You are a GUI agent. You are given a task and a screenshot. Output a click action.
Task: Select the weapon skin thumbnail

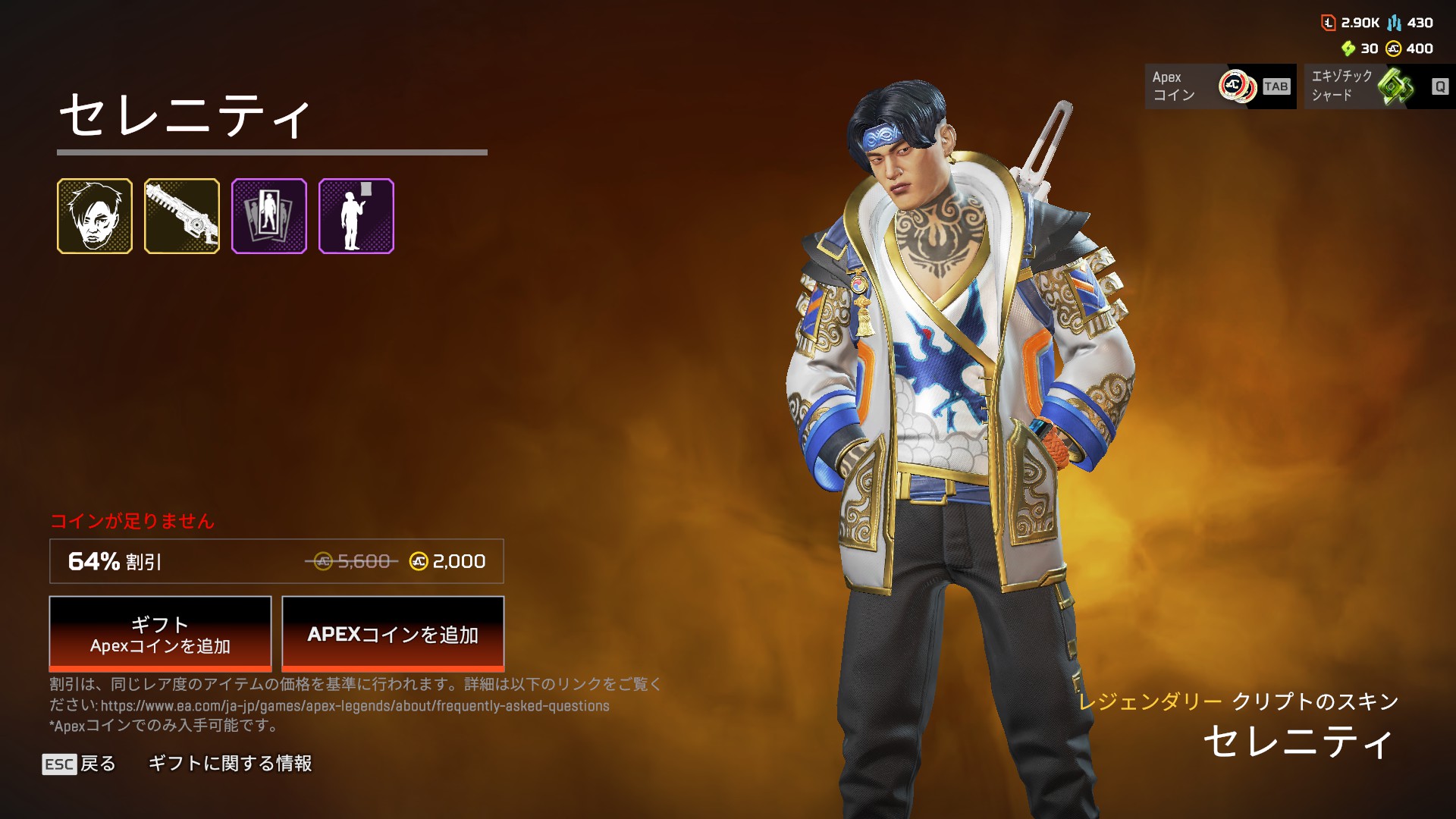coord(182,216)
